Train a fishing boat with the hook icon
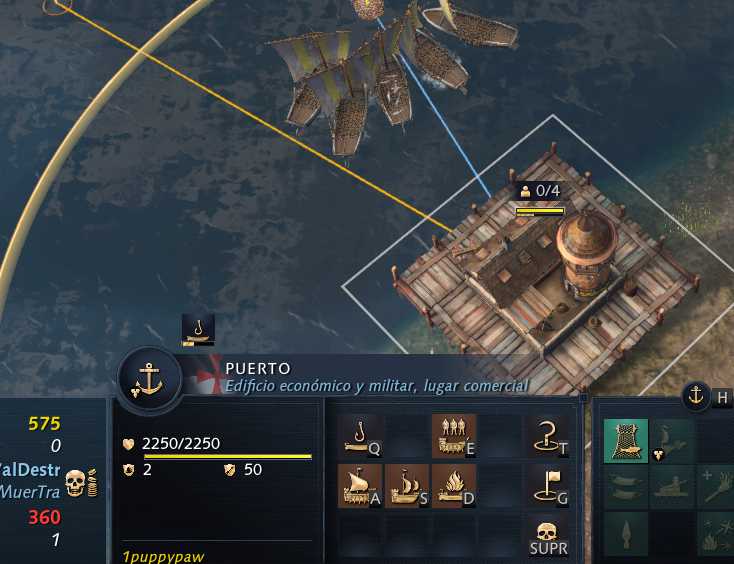 (359, 436)
